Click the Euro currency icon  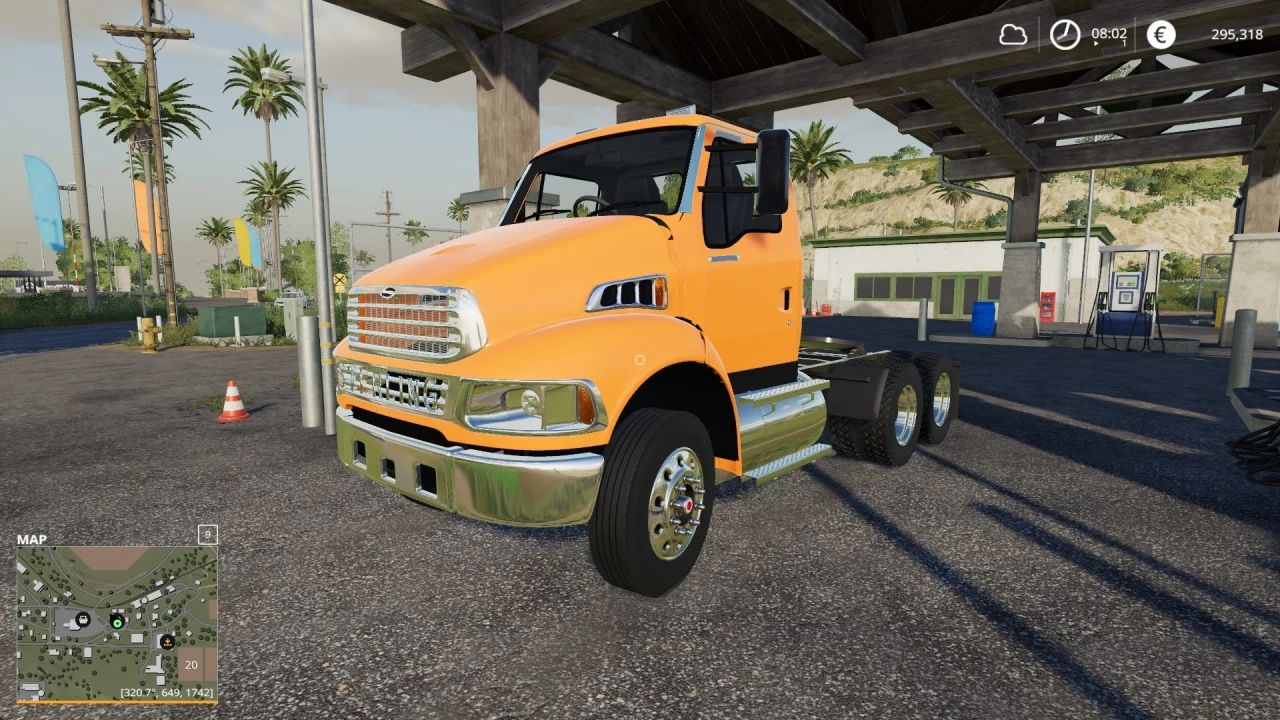pyautogui.click(x=1160, y=35)
